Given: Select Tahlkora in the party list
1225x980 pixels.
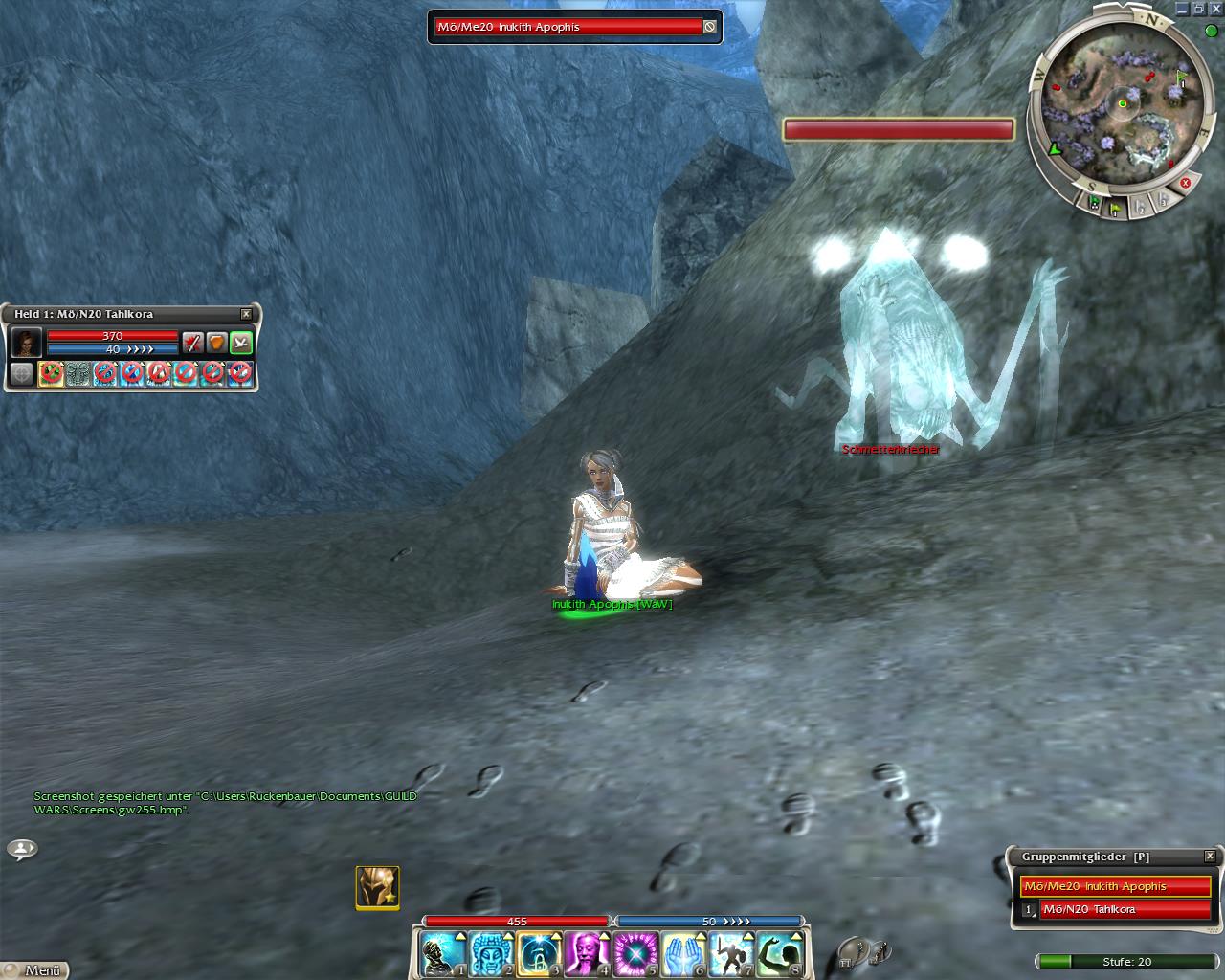Looking at the screenshot, I should (1125, 909).
